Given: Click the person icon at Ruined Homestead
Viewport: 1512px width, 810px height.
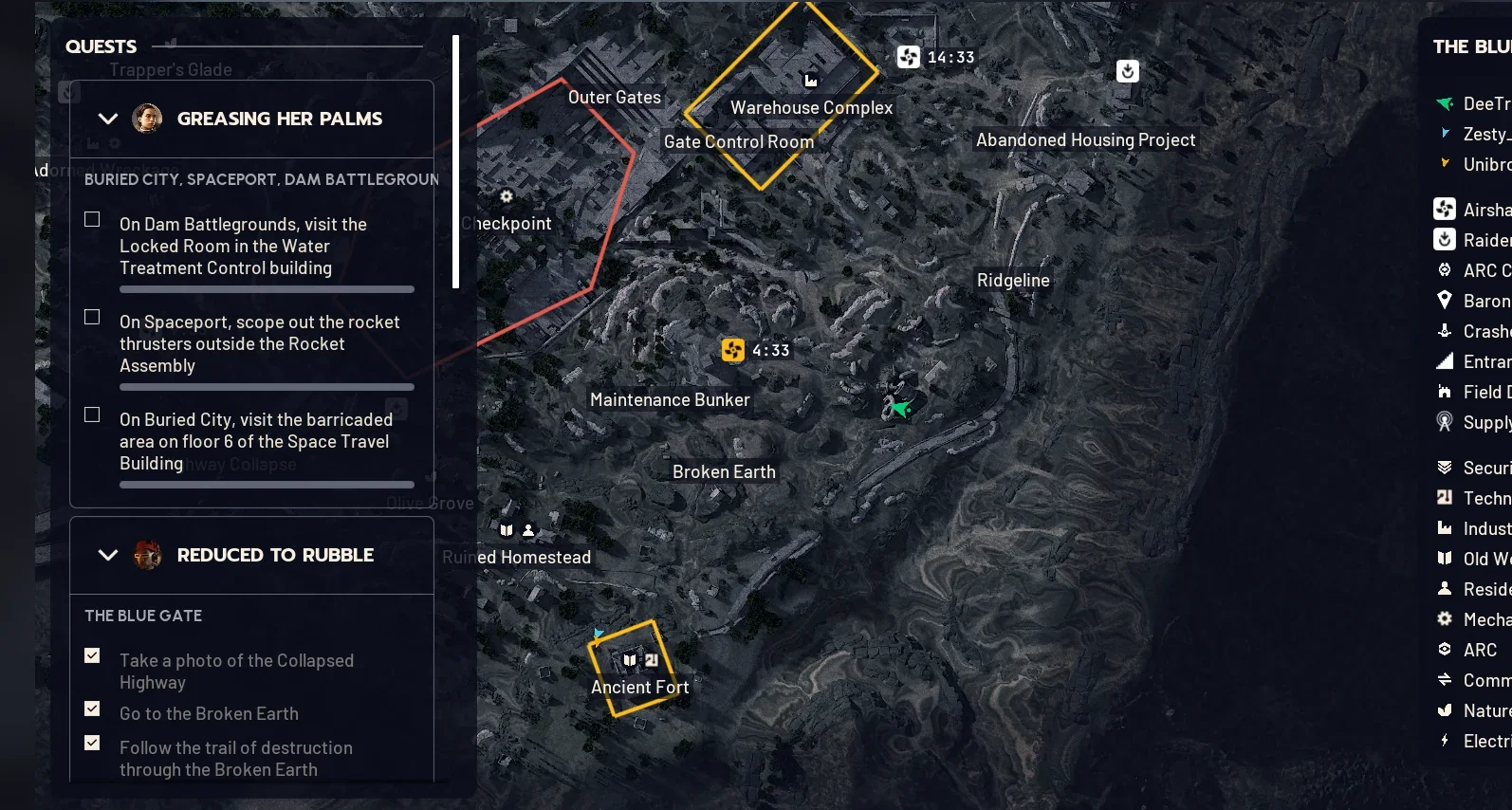Looking at the screenshot, I should pyautogui.click(x=528, y=531).
